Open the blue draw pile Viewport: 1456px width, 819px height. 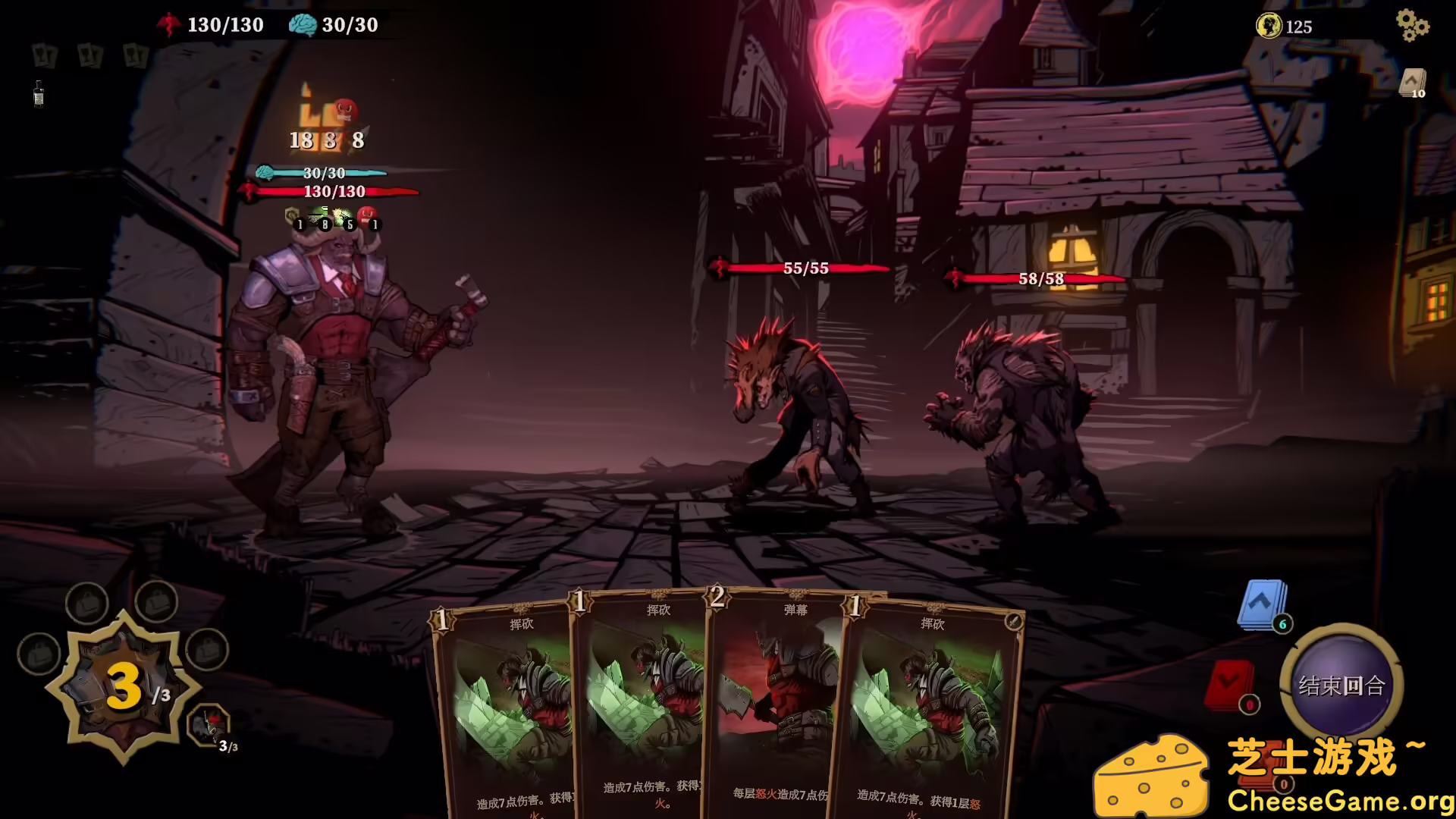pos(1262,605)
